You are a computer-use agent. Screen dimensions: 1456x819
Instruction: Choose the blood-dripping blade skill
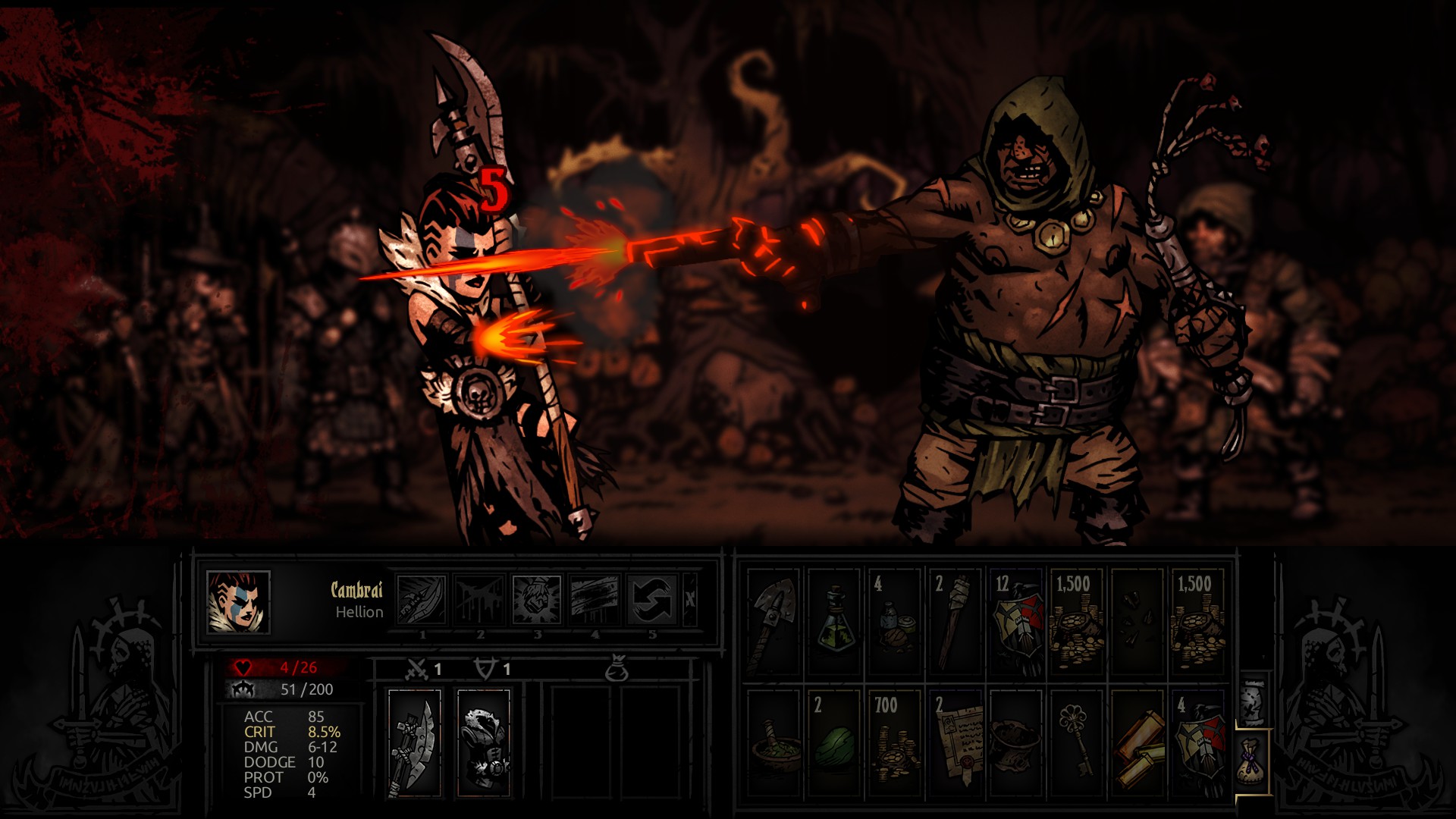pos(479,600)
